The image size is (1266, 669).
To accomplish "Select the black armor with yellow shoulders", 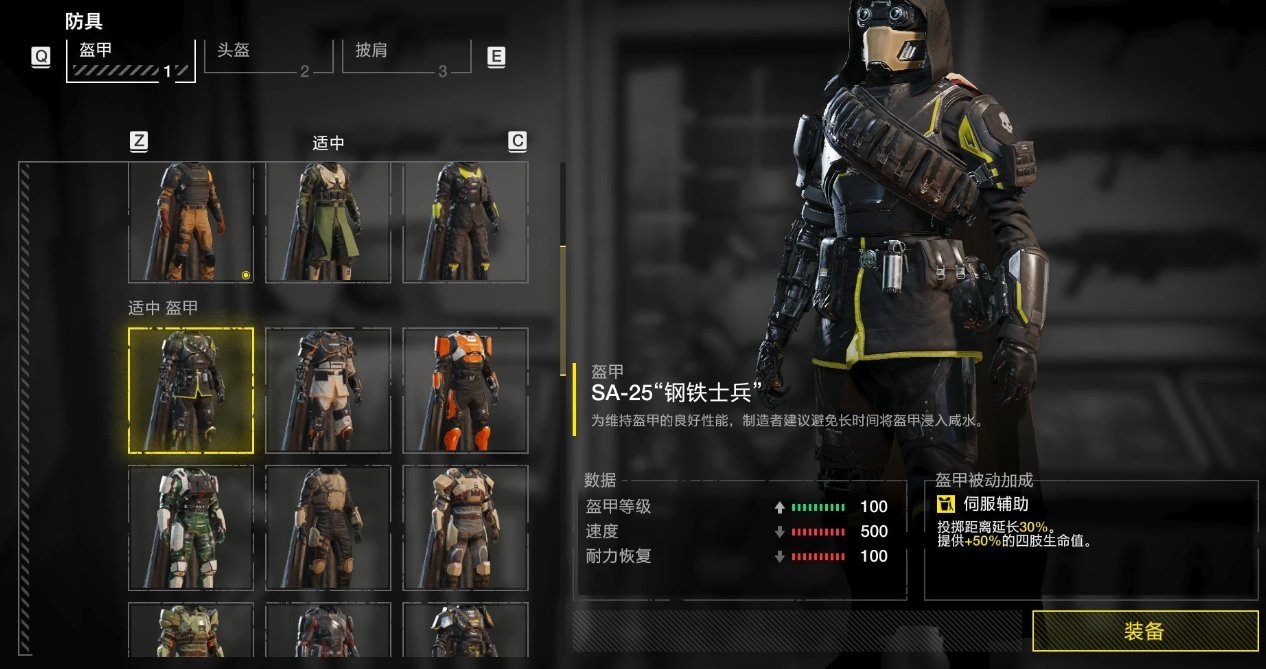I will click(x=465, y=222).
